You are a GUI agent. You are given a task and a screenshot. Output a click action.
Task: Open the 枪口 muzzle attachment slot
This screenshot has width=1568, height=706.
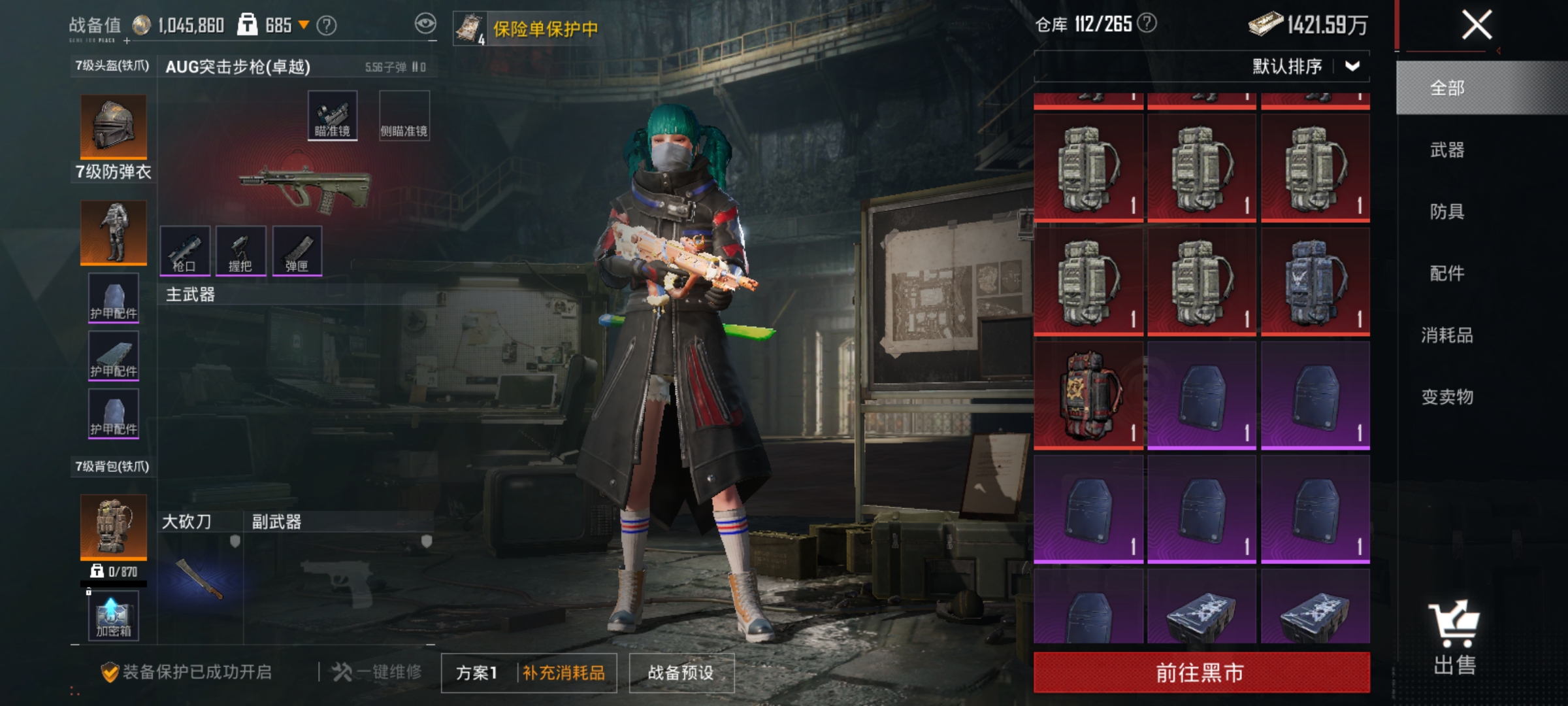coord(184,252)
